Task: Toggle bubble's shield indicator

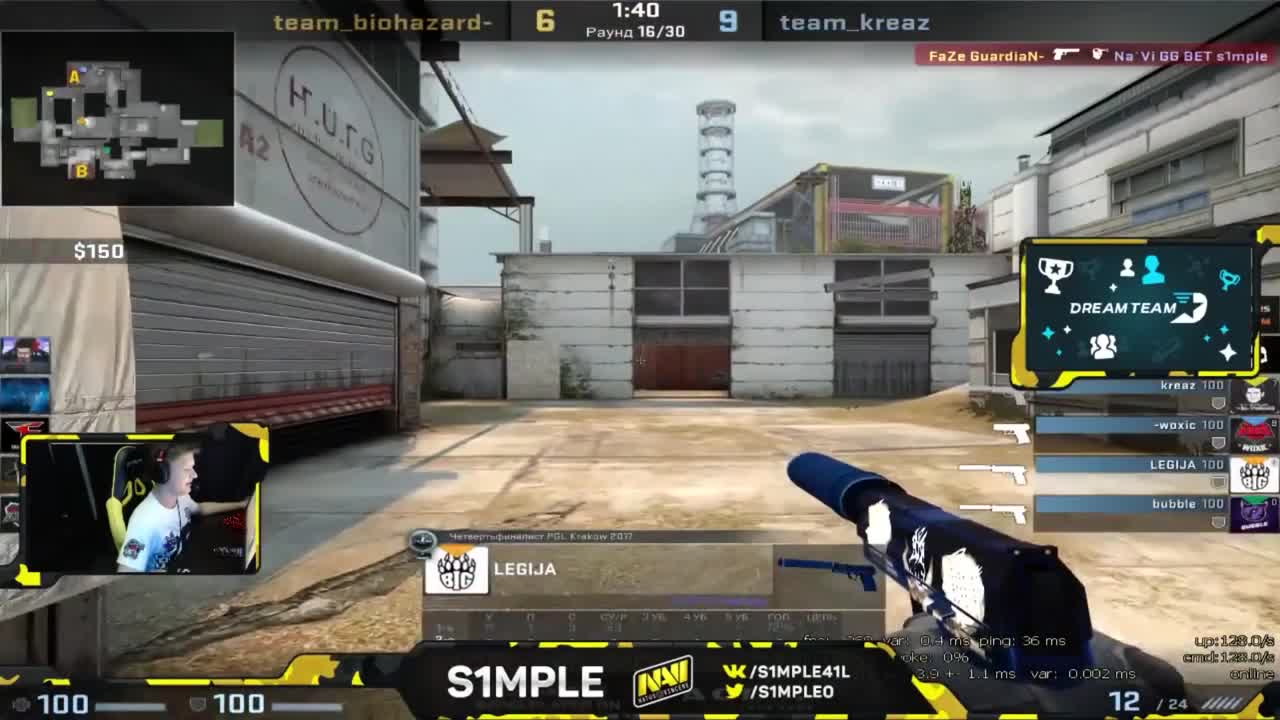Action: coord(1218,521)
